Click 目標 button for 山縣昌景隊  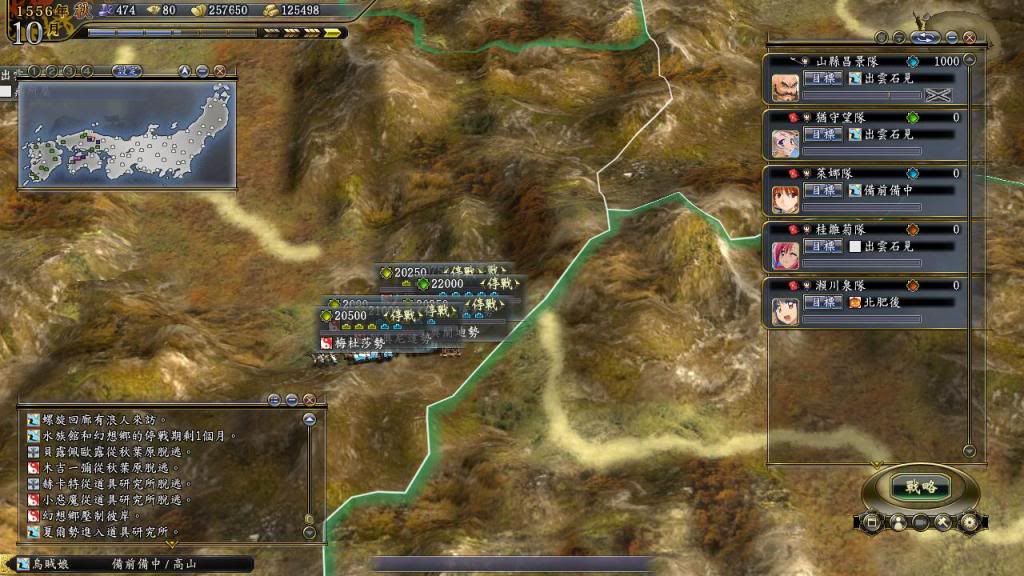[x=823, y=78]
